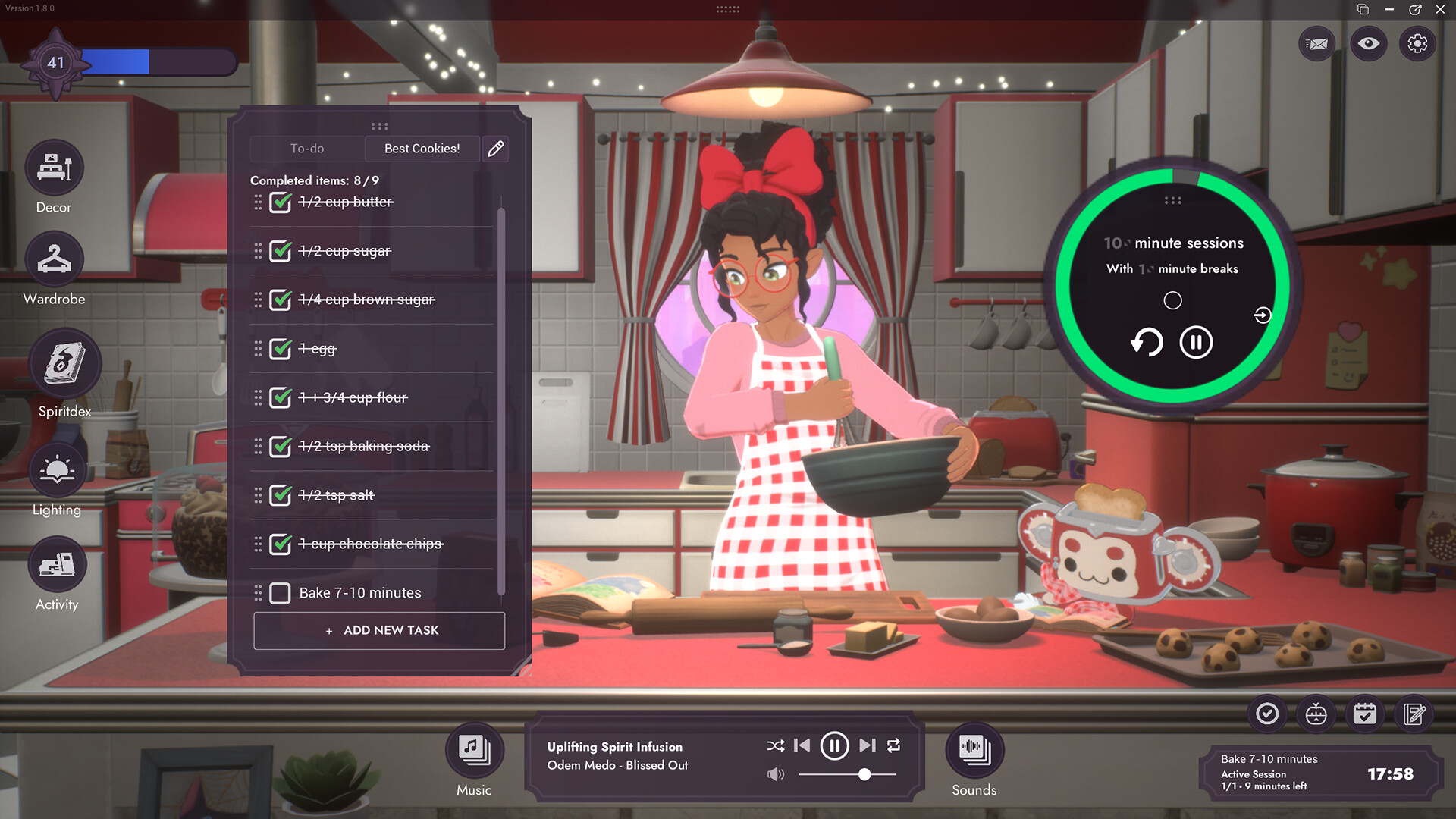Skip to the next song
This screenshot has height=819, width=1456.
(x=868, y=746)
